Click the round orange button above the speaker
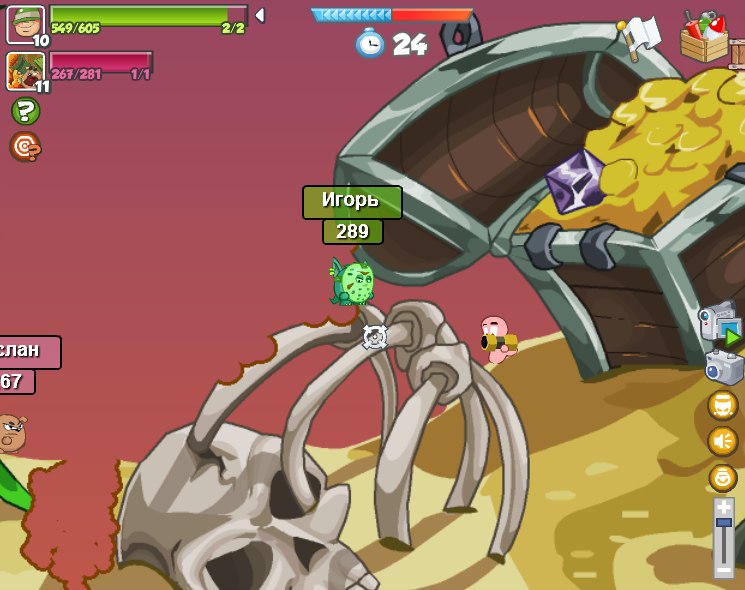Image resolution: width=745 pixels, height=590 pixels. [x=722, y=405]
